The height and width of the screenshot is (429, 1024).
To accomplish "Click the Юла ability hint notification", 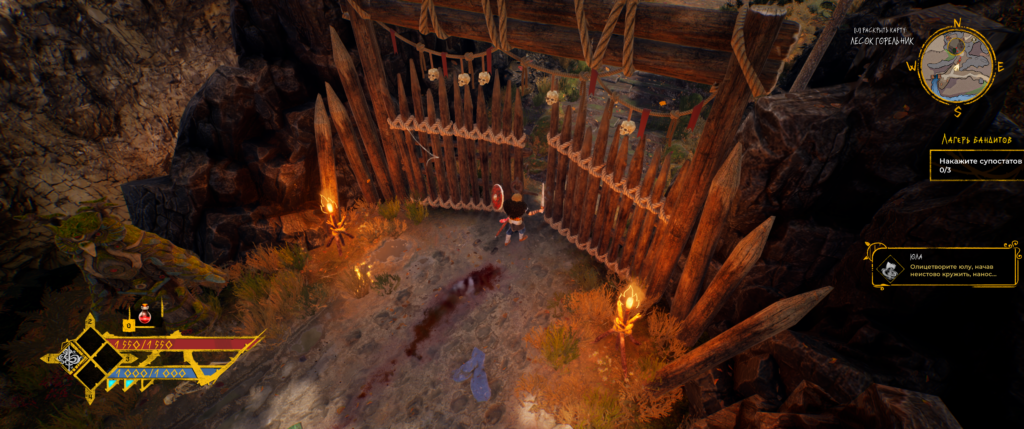I will pyautogui.click(x=945, y=267).
